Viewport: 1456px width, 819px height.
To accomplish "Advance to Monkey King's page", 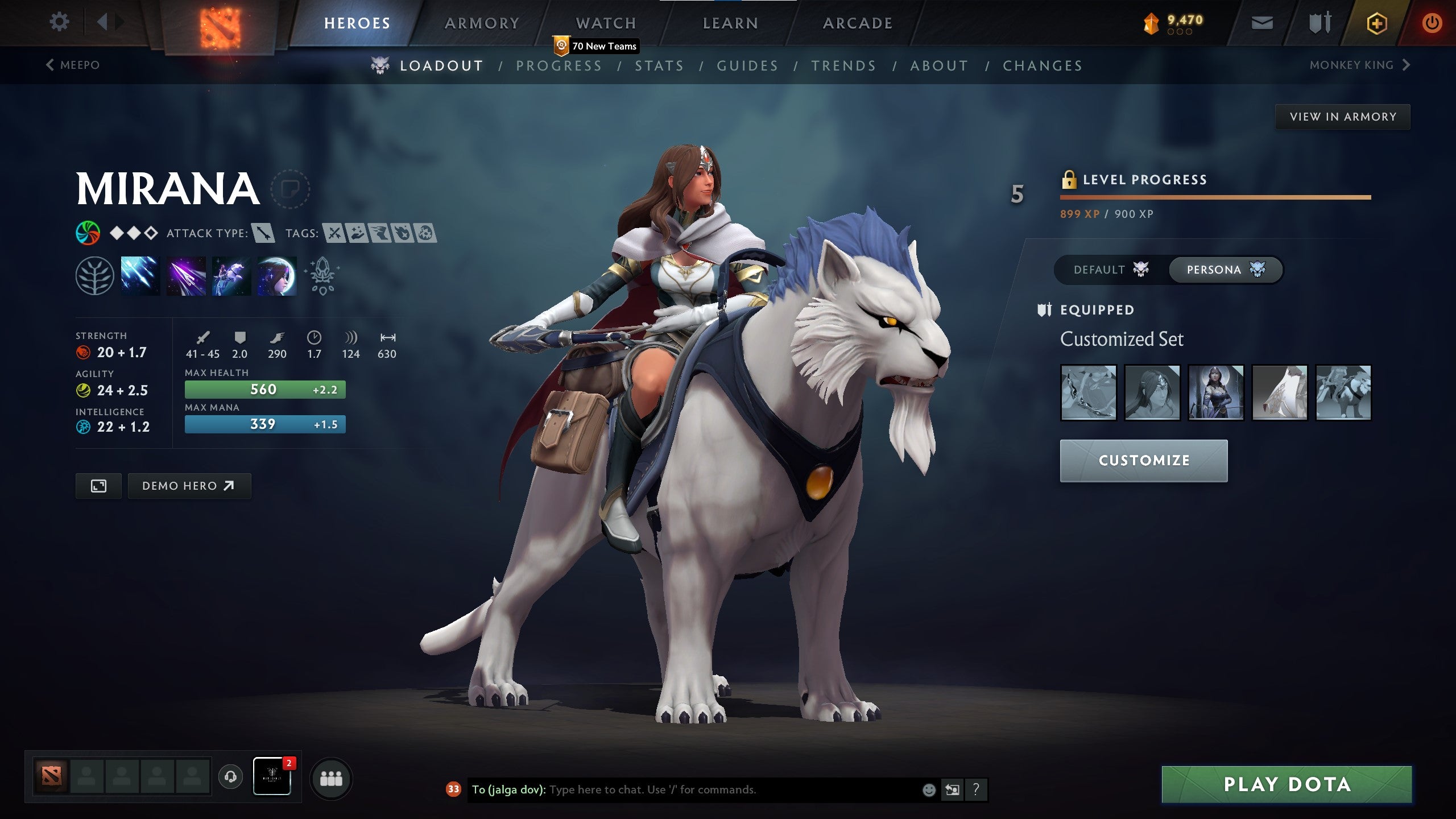I will (x=1359, y=65).
